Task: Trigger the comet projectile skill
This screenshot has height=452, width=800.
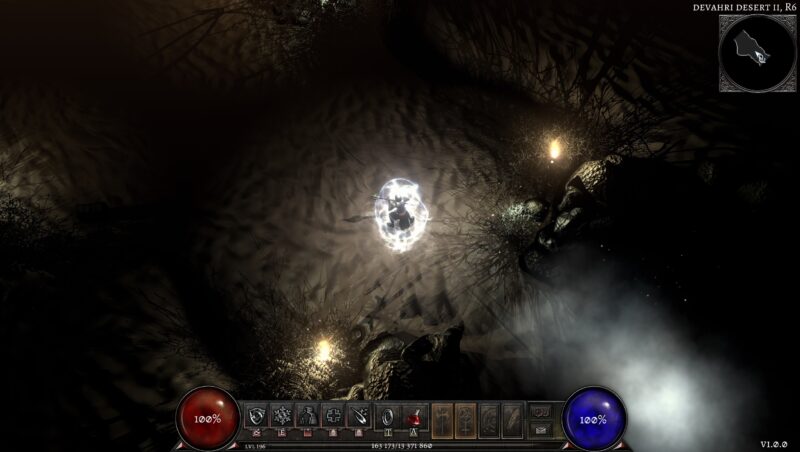Action: [x=358, y=416]
